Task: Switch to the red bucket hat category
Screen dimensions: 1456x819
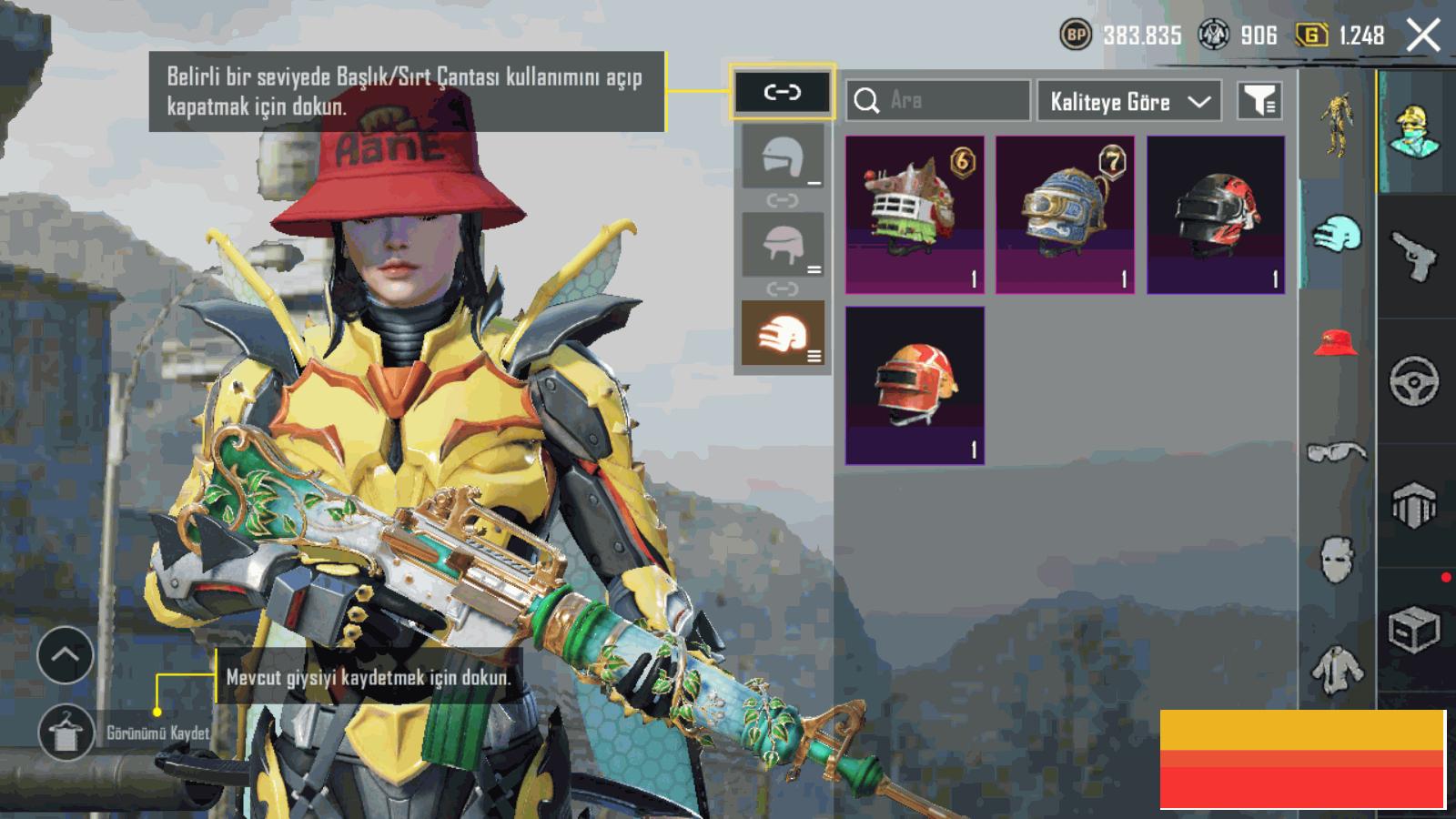Action: coord(1335,343)
